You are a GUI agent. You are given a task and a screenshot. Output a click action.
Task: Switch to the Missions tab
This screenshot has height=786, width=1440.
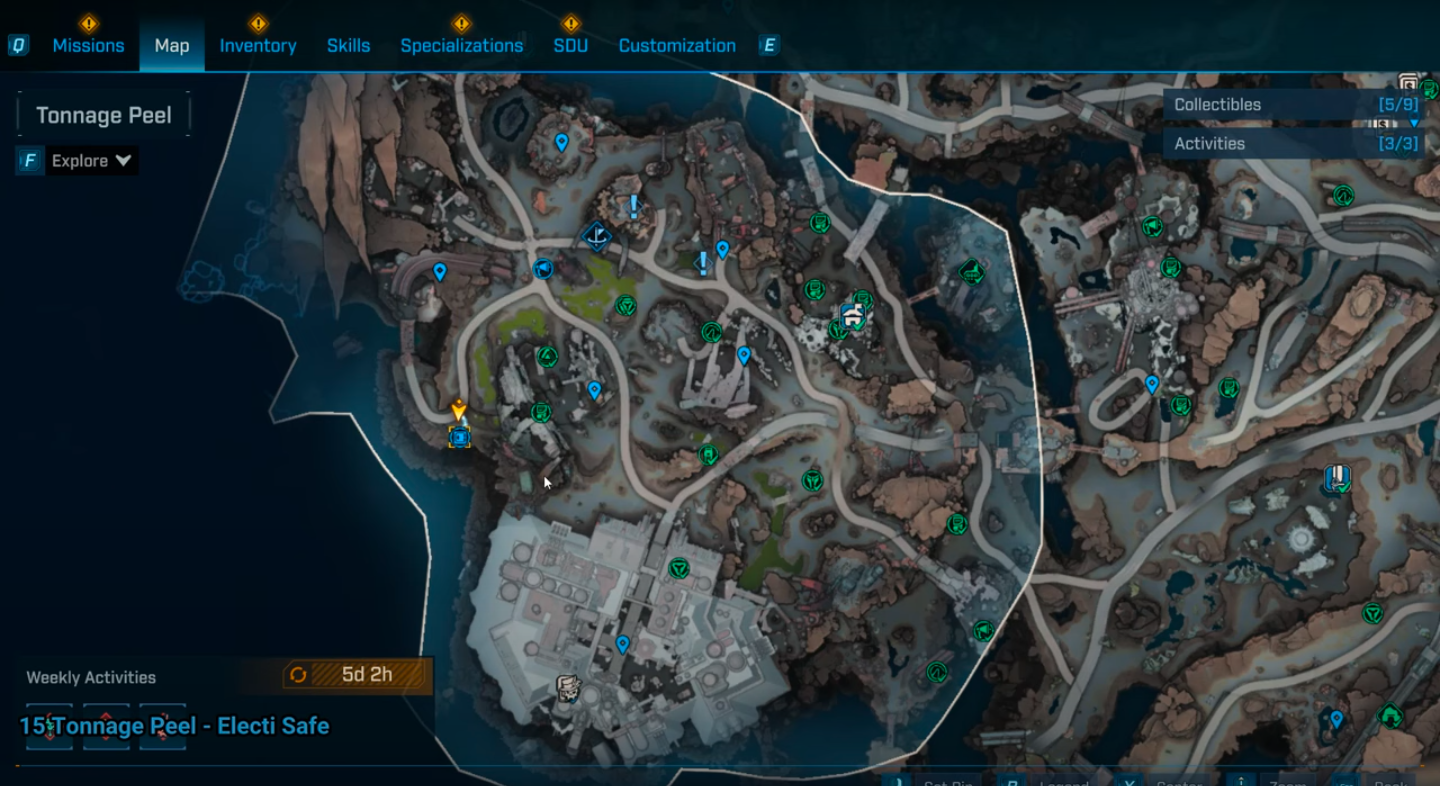coord(88,46)
